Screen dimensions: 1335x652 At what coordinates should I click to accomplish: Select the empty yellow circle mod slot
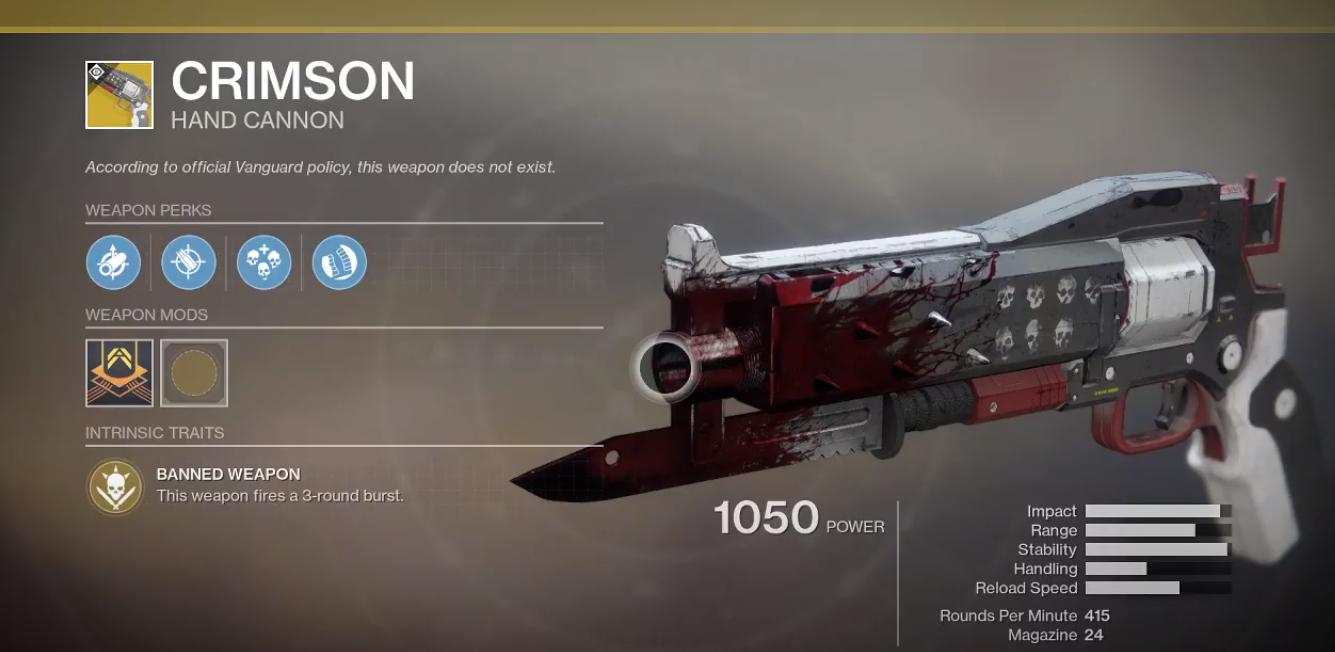pyautogui.click(x=194, y=373)
